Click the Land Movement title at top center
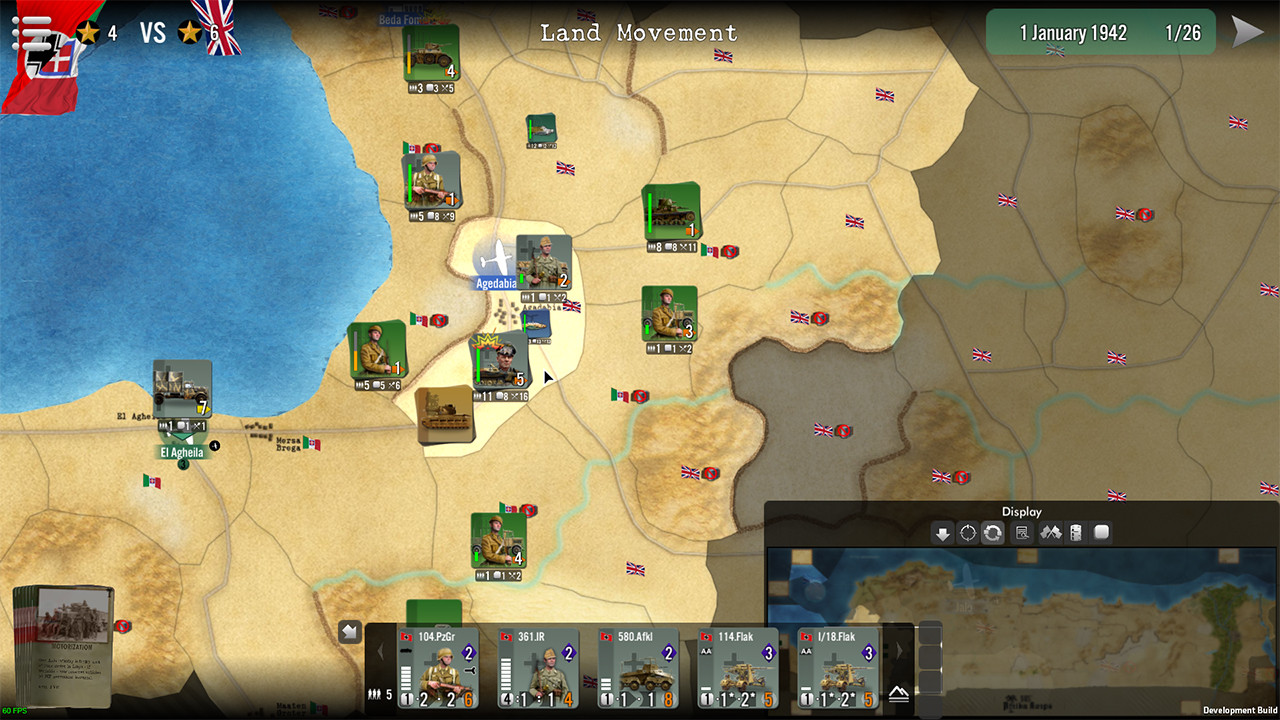 click(636, 33)
